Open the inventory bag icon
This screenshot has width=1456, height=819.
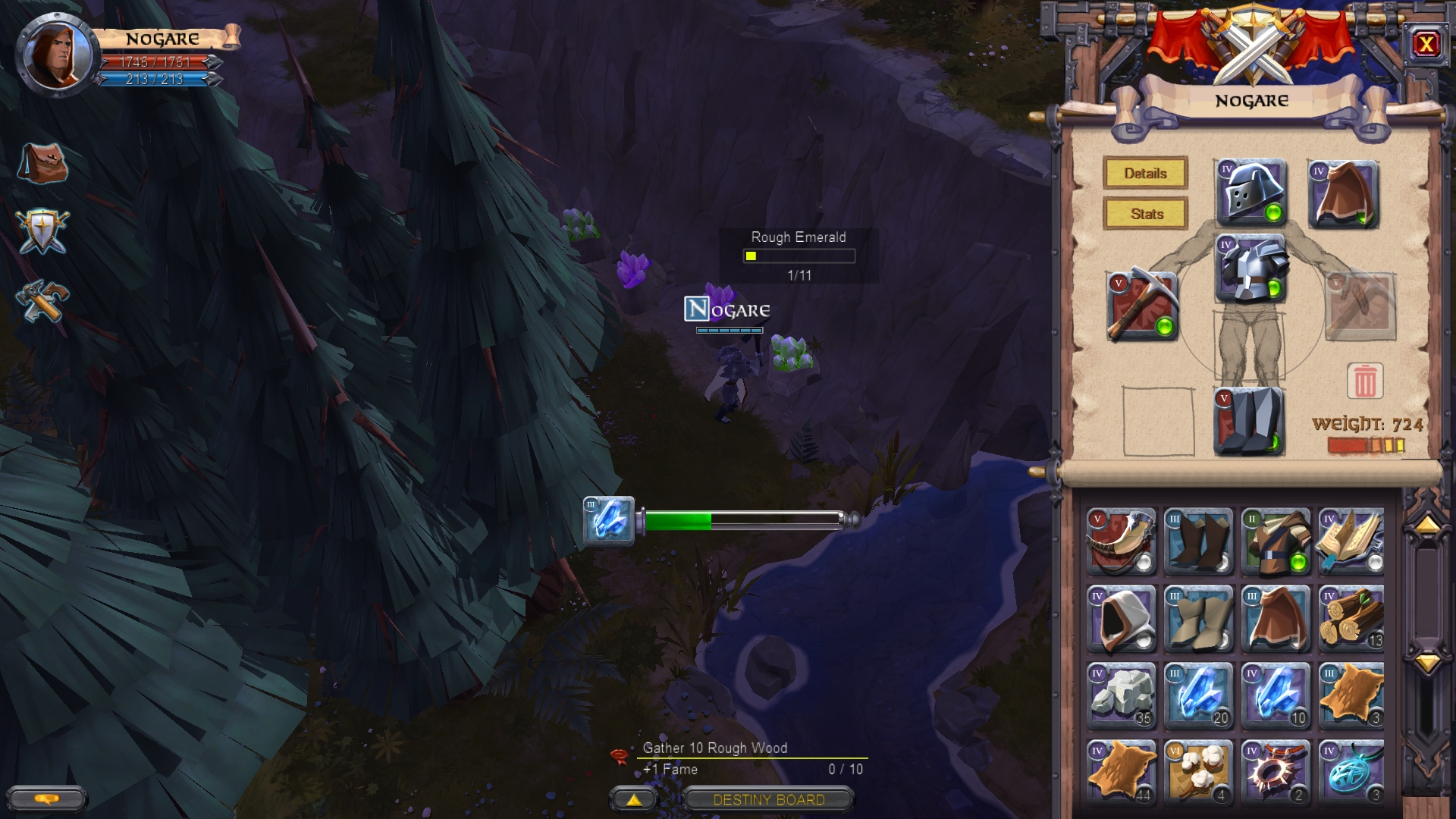point(44,163)
